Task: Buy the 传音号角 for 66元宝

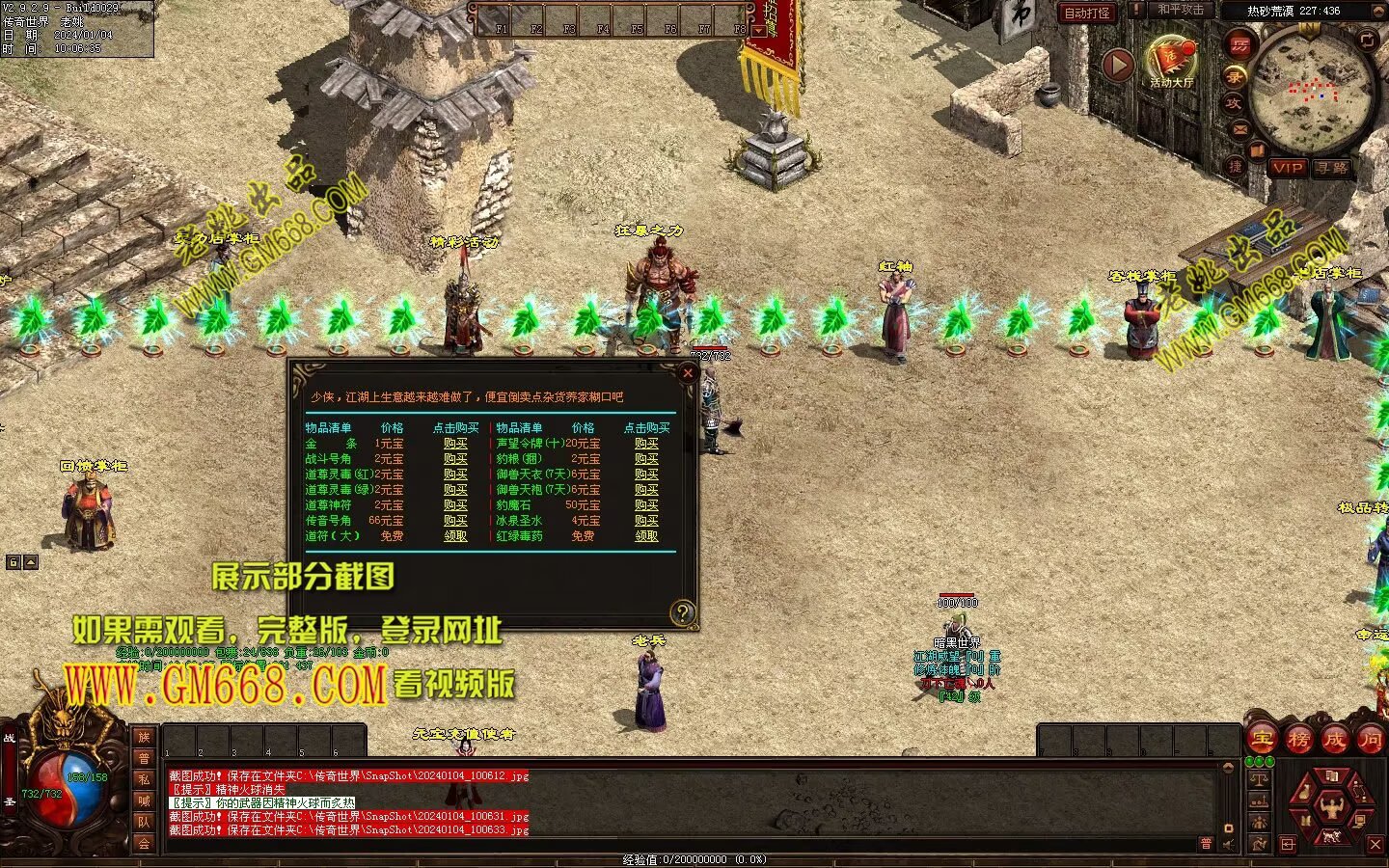Action: tap(455, 521)
